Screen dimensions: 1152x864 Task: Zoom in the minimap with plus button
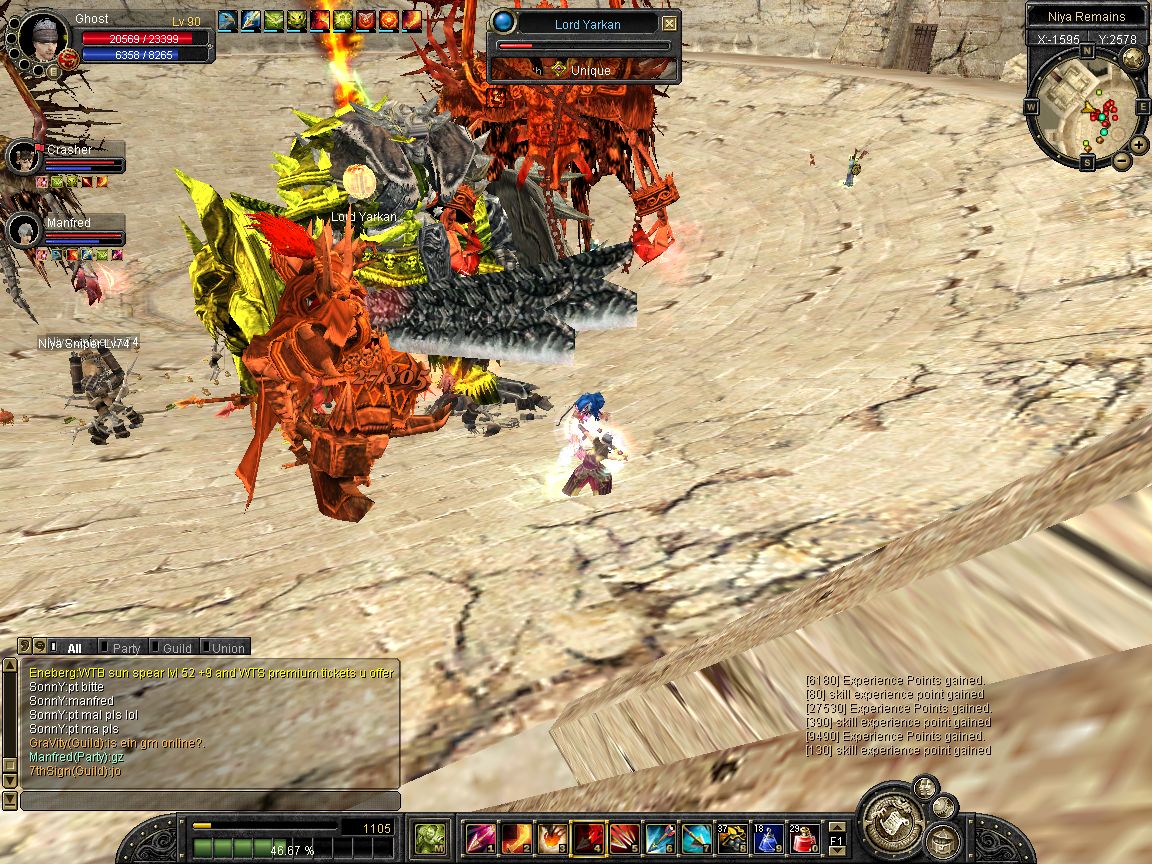click(1139, 144)
